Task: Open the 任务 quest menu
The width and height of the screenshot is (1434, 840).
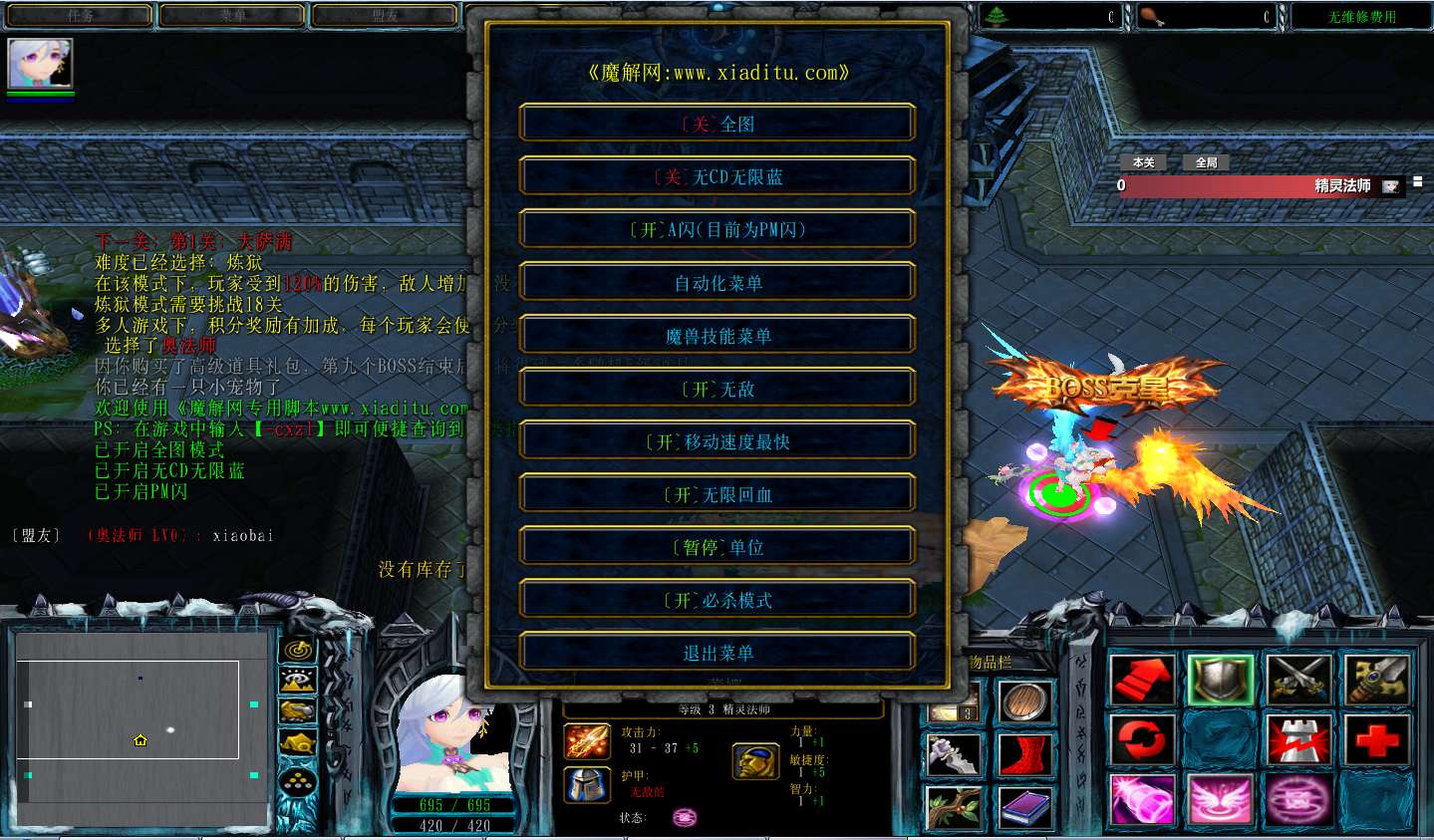Action: click(77, 15)
